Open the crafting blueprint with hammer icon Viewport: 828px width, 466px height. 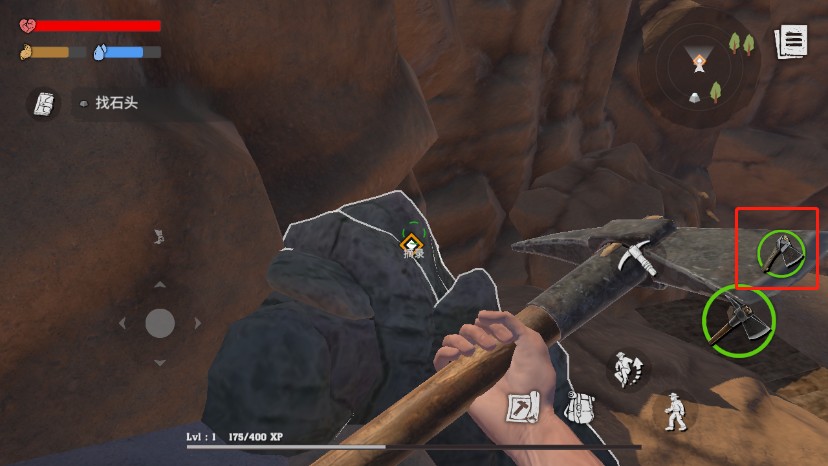[x=523, y=406]
